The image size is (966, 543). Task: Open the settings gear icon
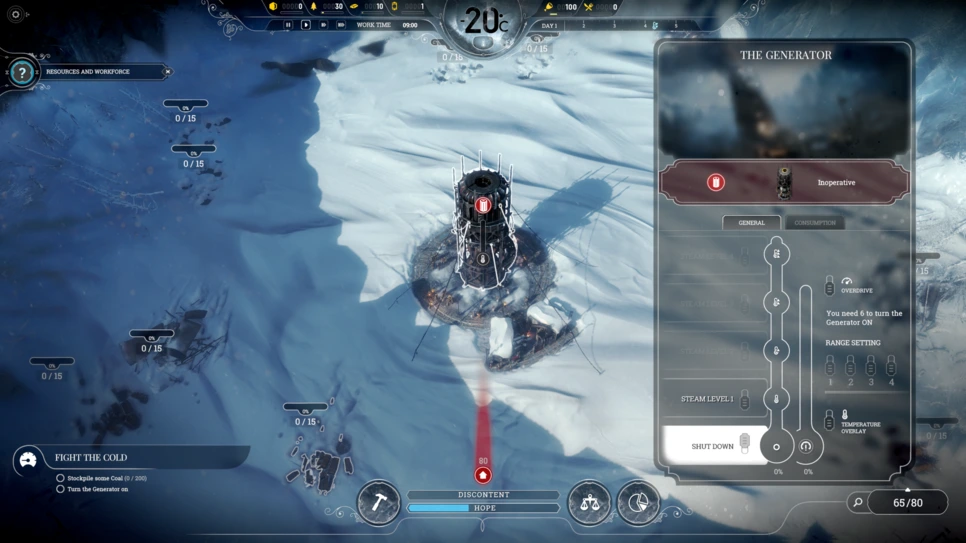15,15
